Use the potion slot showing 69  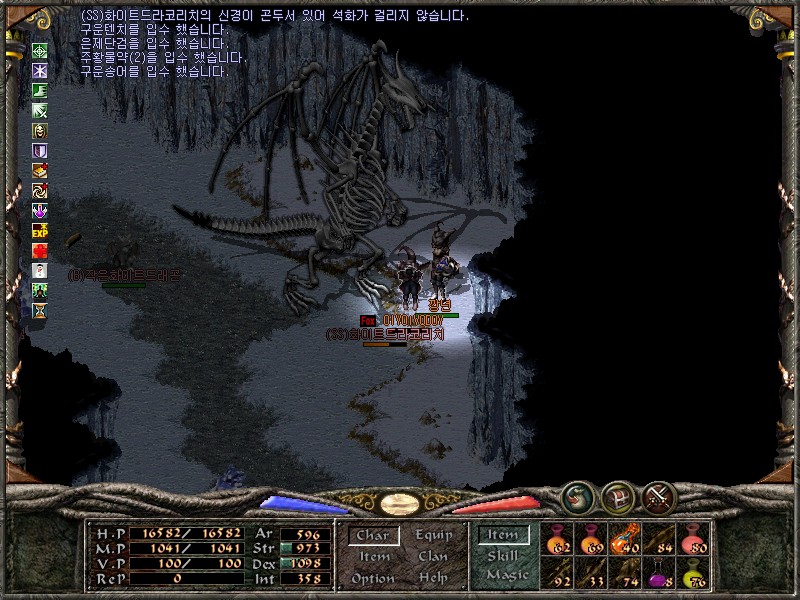[591, 540]
